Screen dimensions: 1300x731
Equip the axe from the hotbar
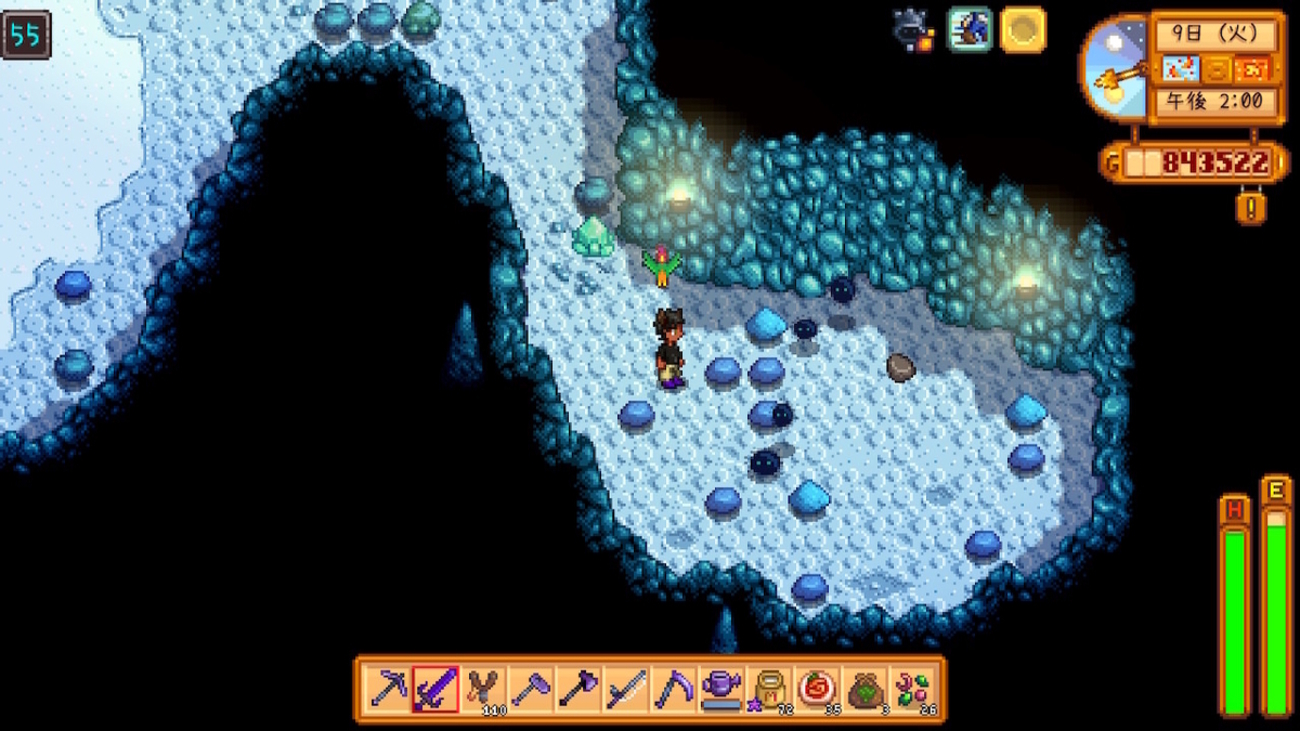coord(578,689)
